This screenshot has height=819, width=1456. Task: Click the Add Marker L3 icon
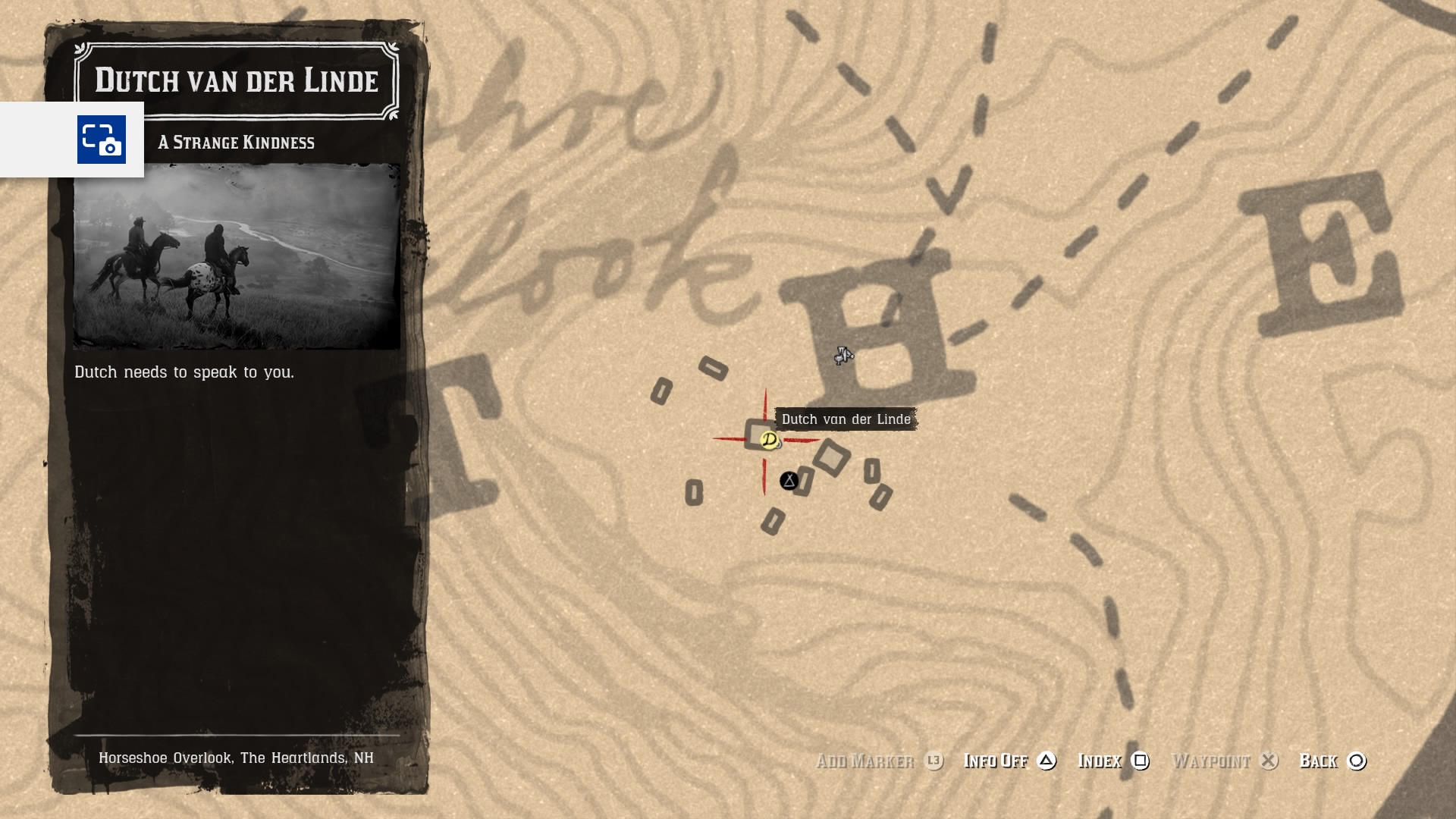pos(934,761)
